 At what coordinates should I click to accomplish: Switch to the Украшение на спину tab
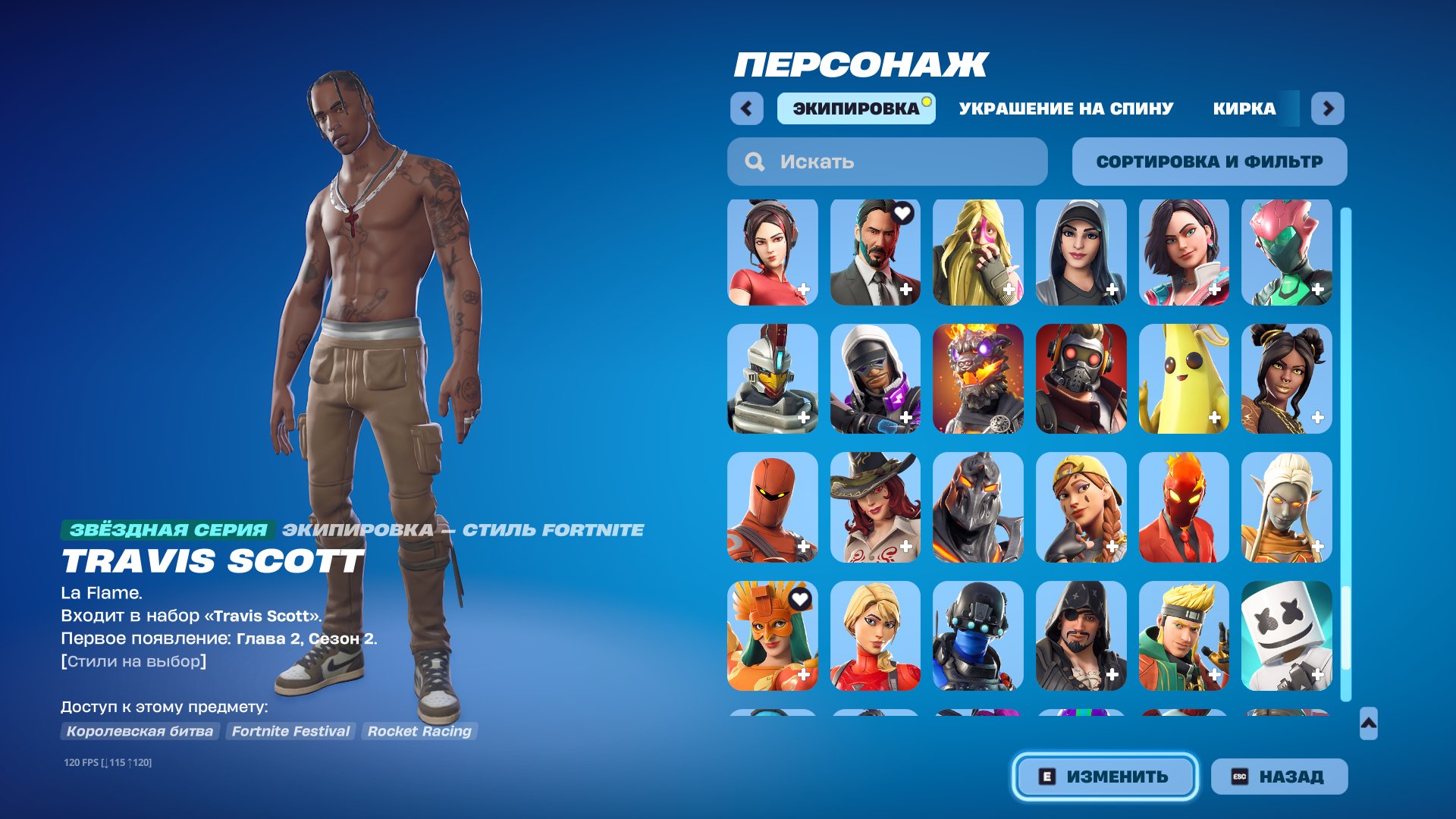coord(1065,108)
